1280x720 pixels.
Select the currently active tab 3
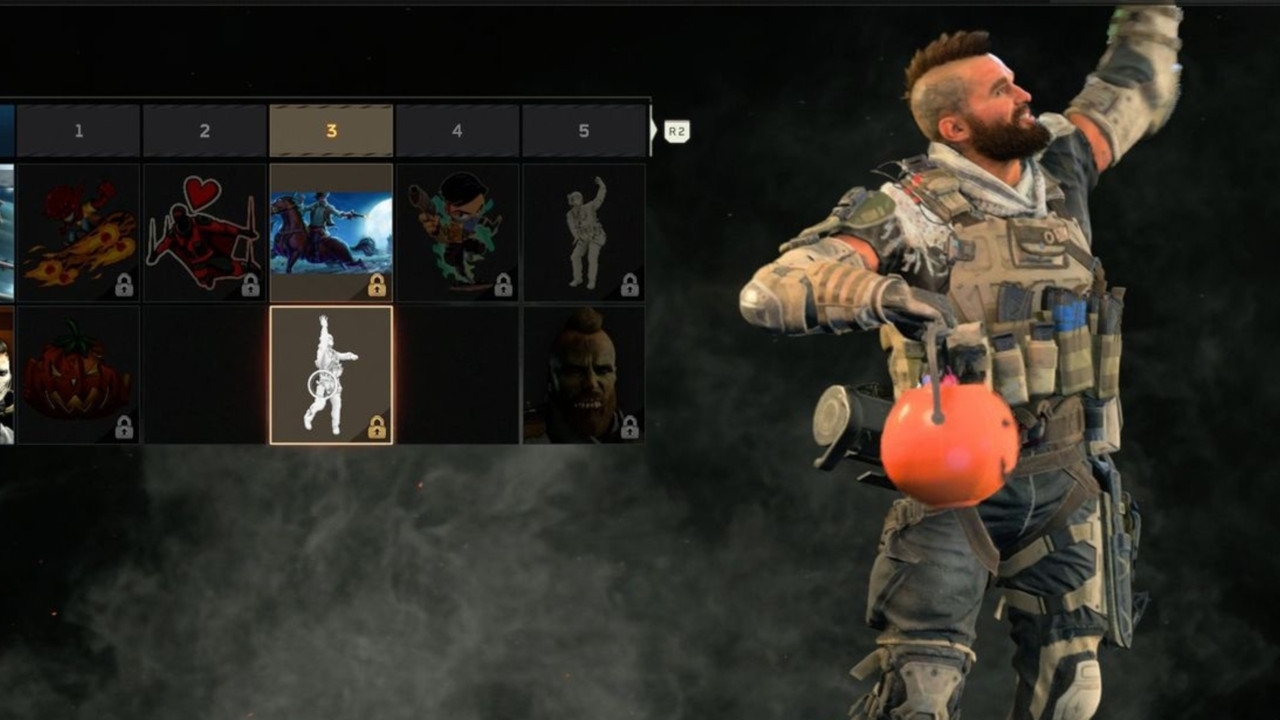332,128
